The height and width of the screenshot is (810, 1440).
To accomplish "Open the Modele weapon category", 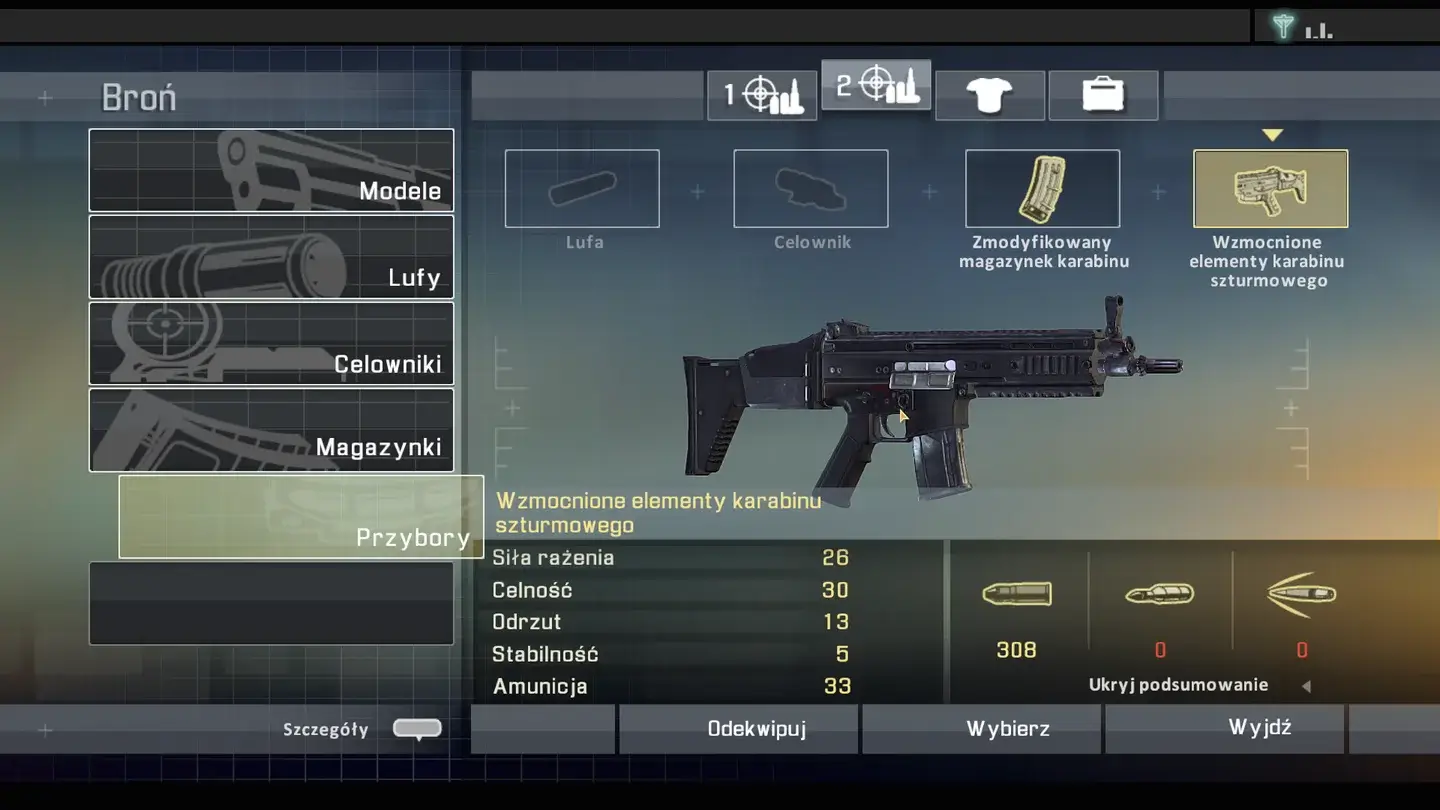I will coord(271,170).
